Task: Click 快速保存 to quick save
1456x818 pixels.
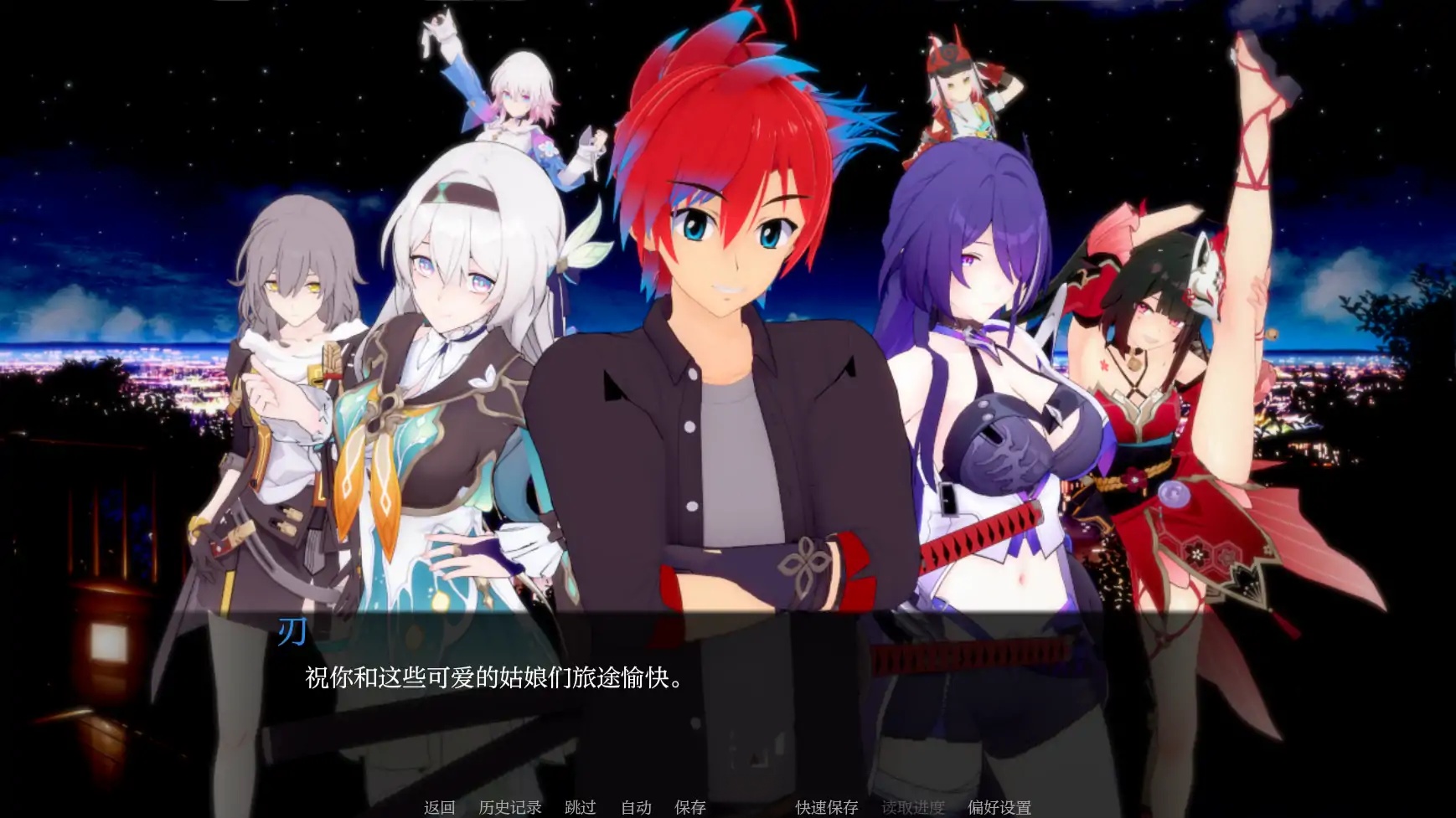Action: [x=826, y=808]
